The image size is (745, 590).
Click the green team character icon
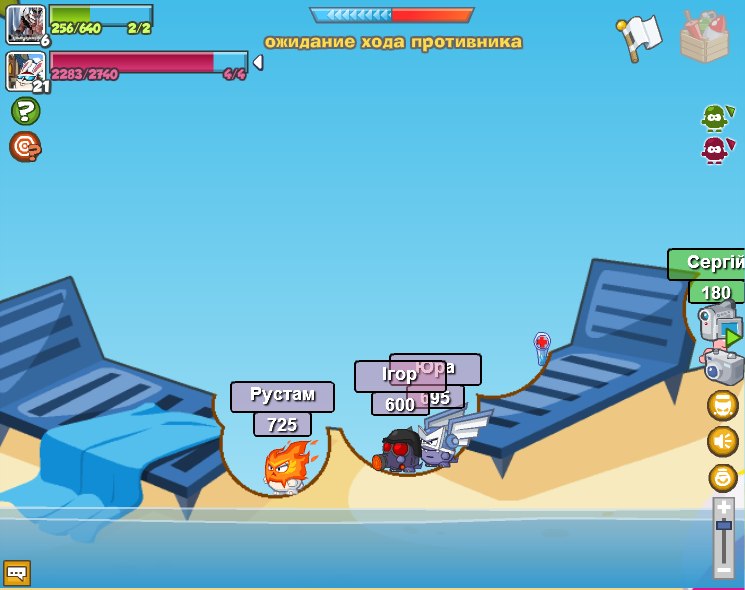713,117
